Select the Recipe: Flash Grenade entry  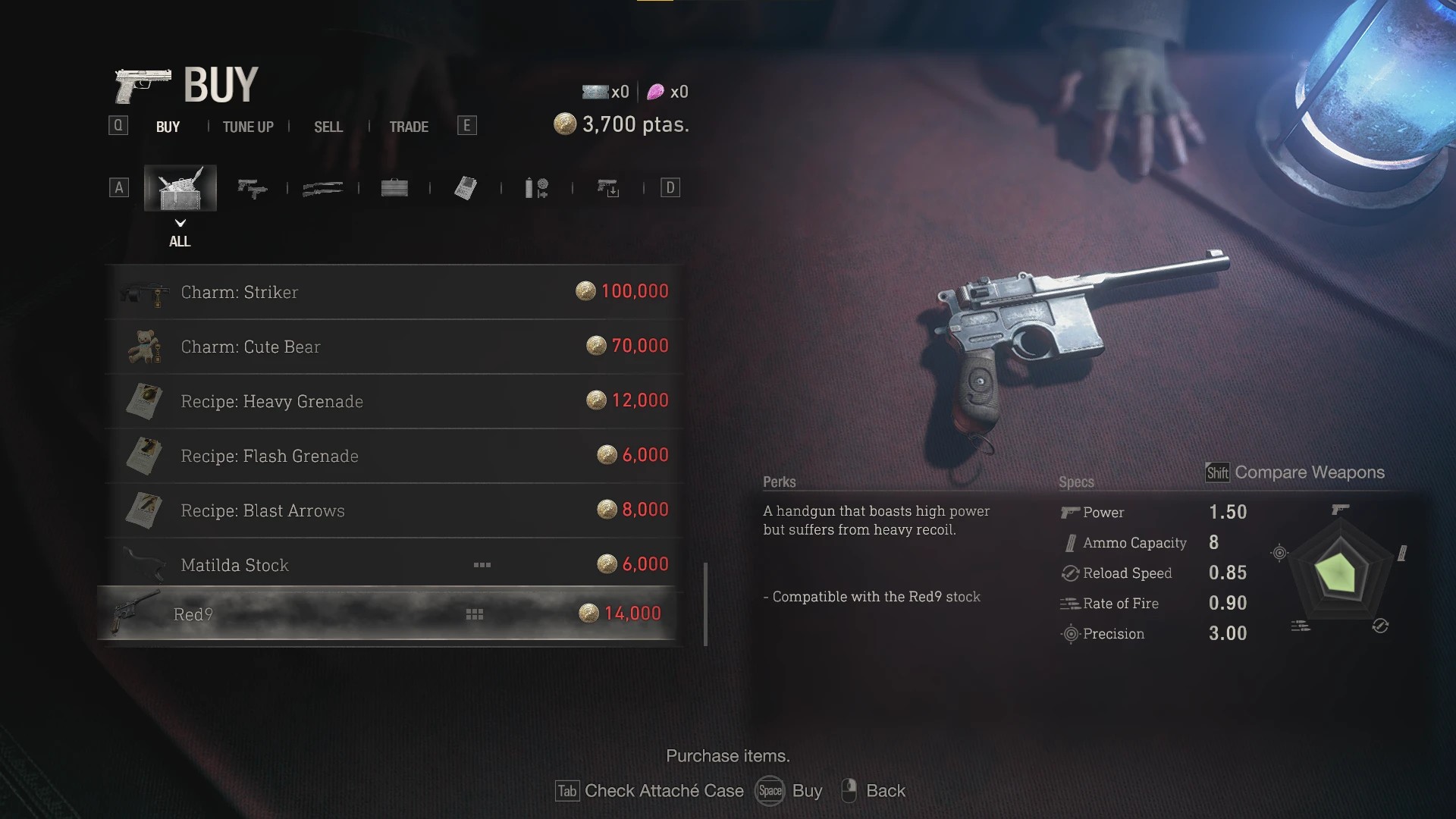pos(394,456)
